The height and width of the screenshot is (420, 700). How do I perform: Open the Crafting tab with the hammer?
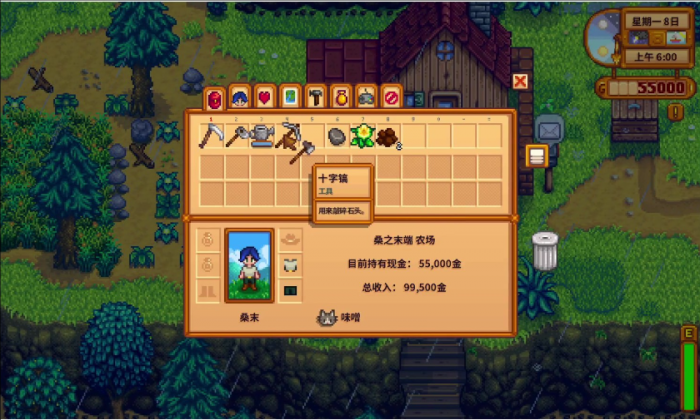[x=315, y=97]
